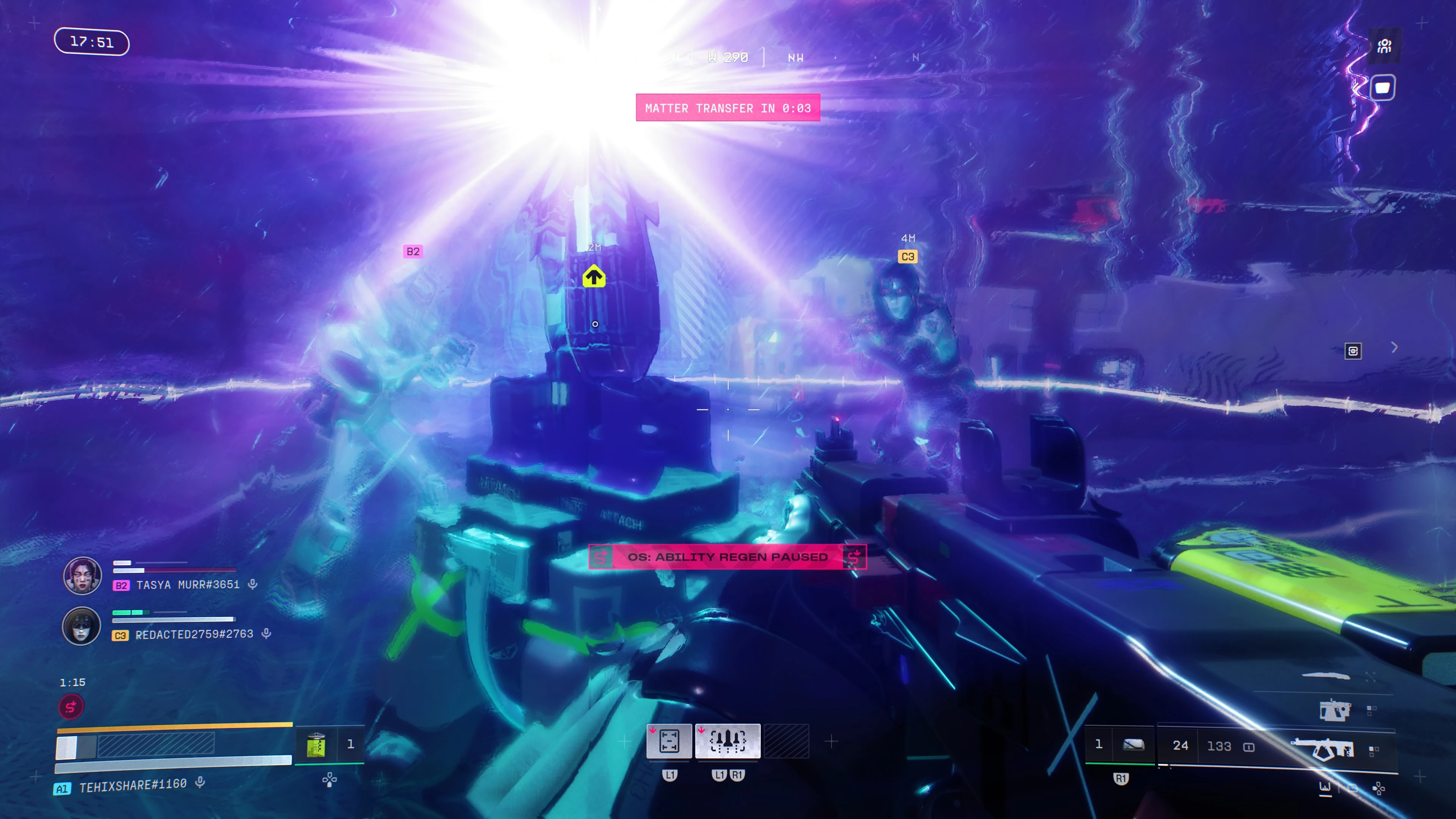Click the small boxed icon on right edge
Image resolution: width=1456 pixels, height=819 pixels.
1352,351
